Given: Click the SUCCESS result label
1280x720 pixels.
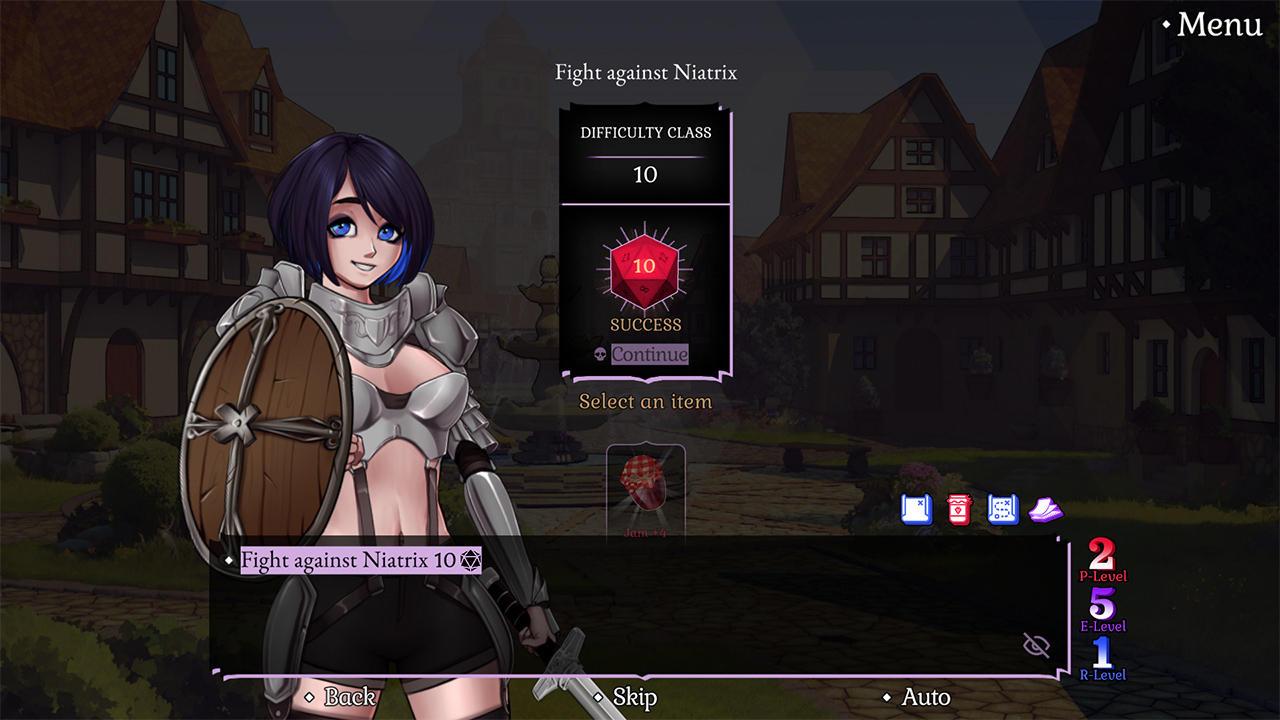Looking at the screenshot, I should (x=645, y=324).
